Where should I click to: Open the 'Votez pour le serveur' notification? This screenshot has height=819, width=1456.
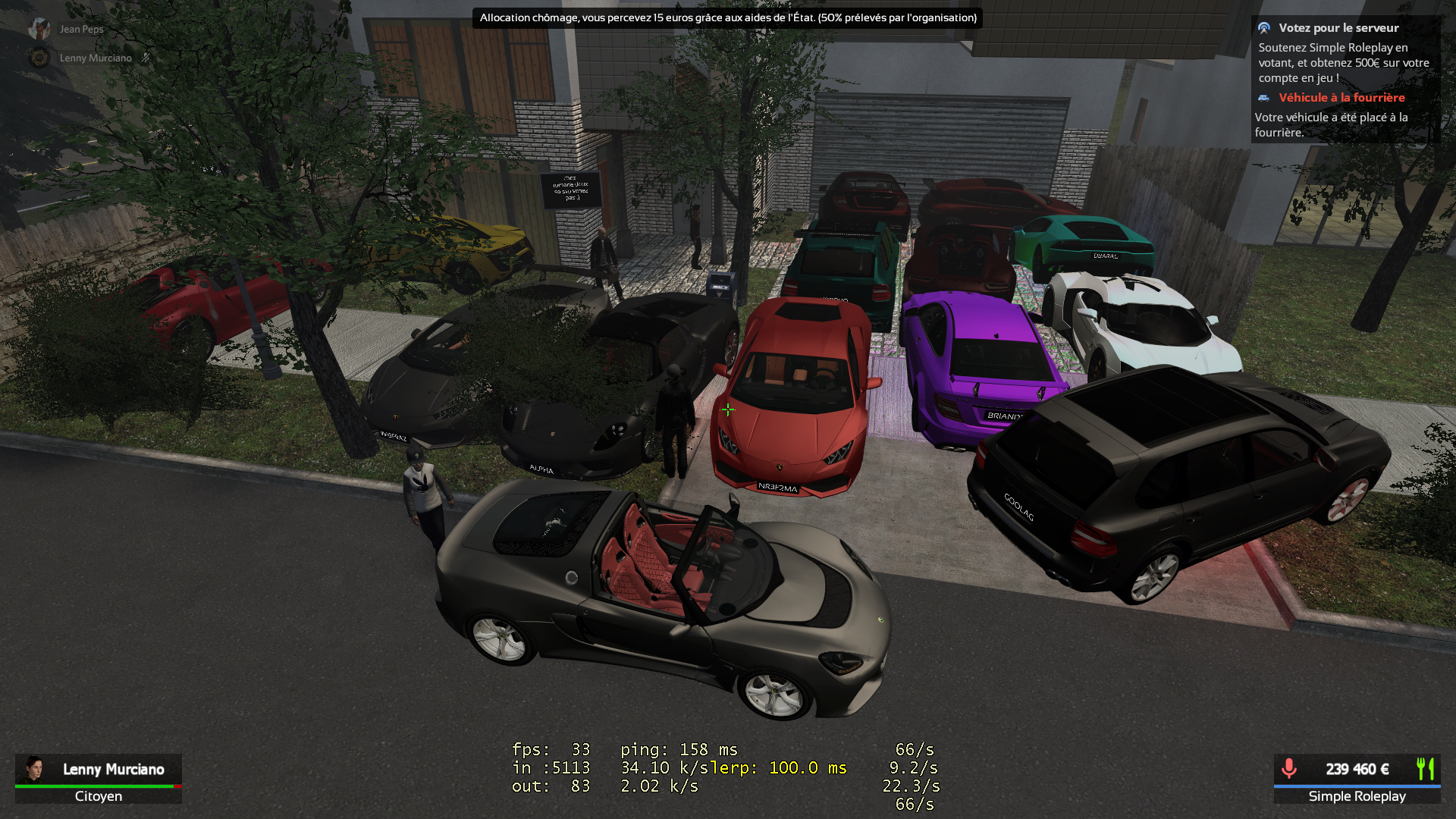point(1338,28)
